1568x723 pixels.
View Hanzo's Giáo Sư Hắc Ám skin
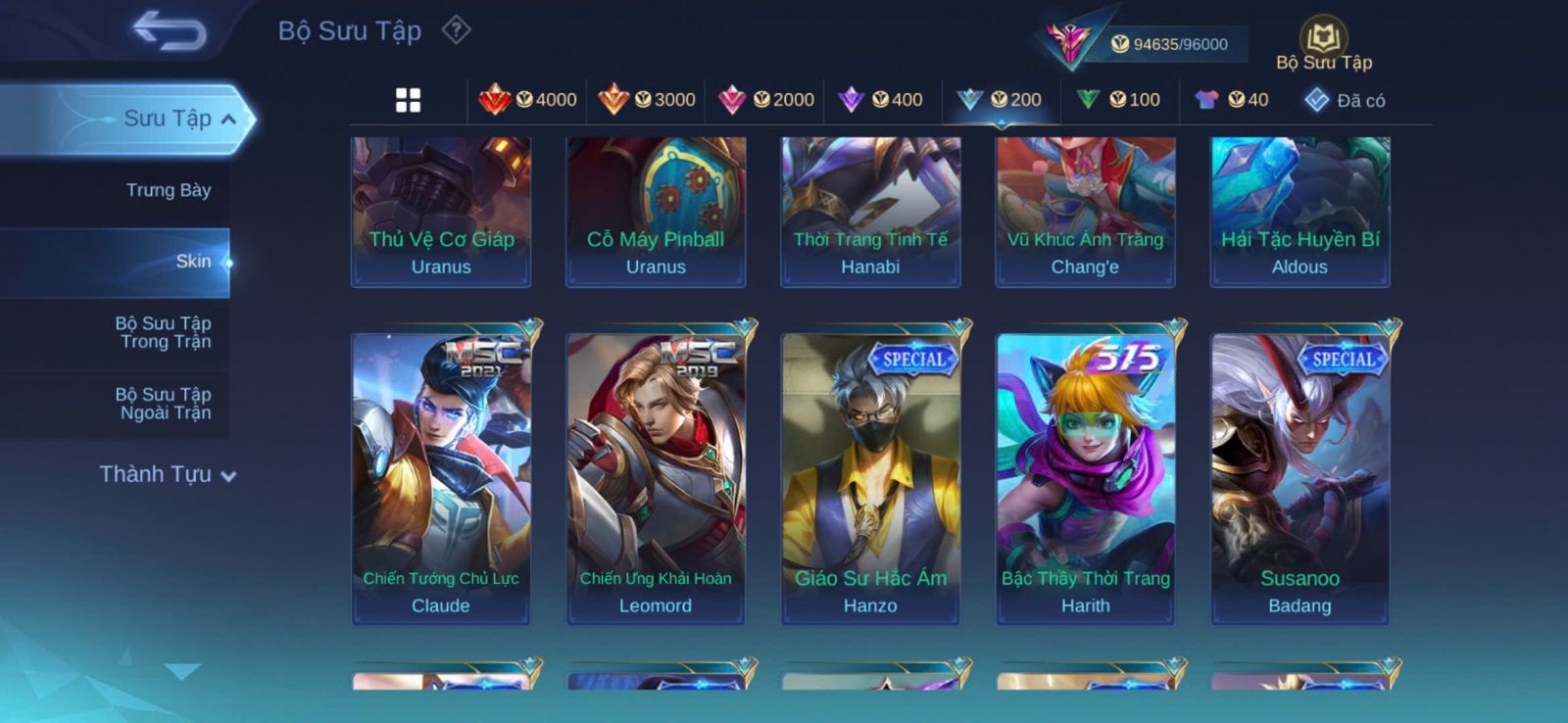point(870,478)
